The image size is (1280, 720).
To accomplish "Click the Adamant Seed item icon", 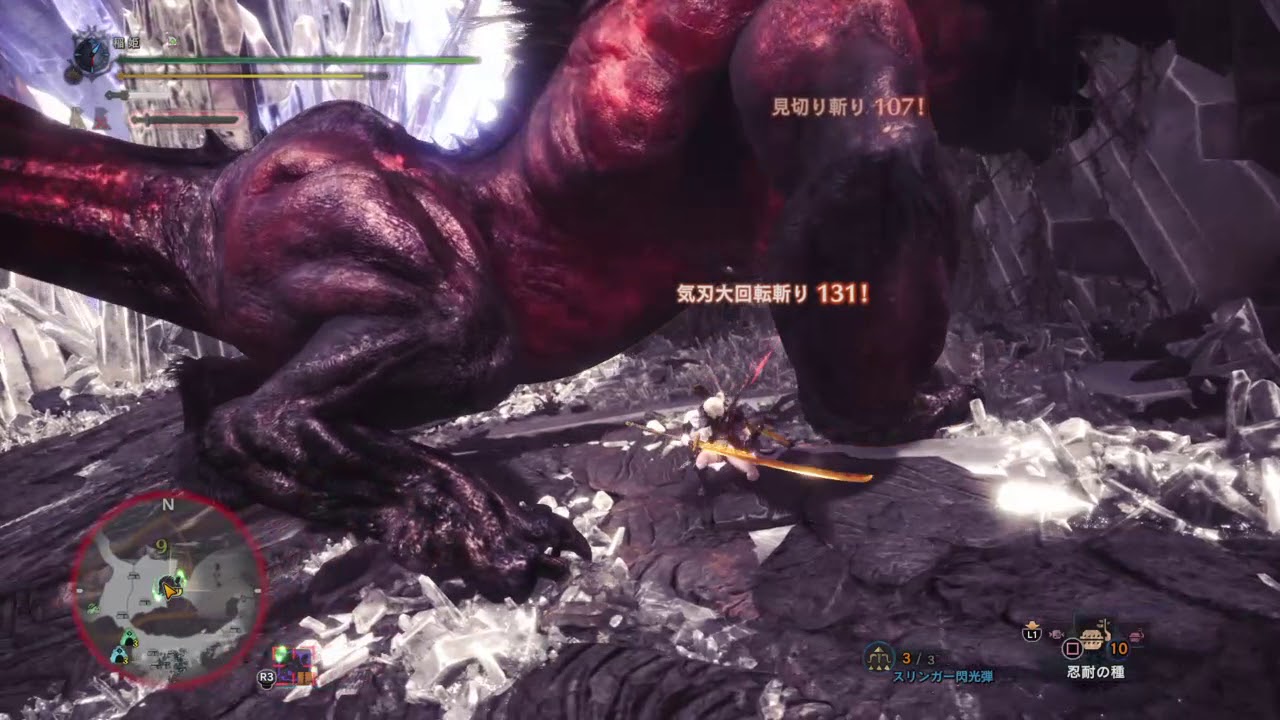I will (x=1090, y=638).
